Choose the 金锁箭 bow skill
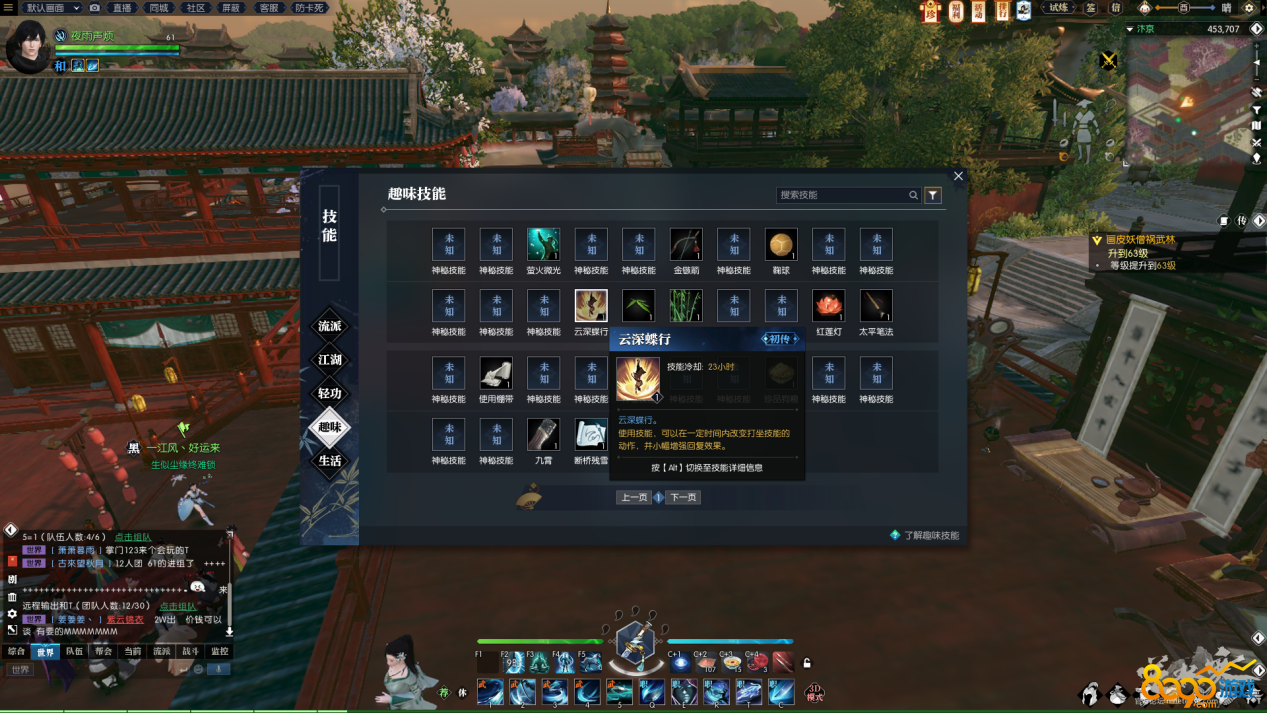1267x713 pixels. click(686, 244)
